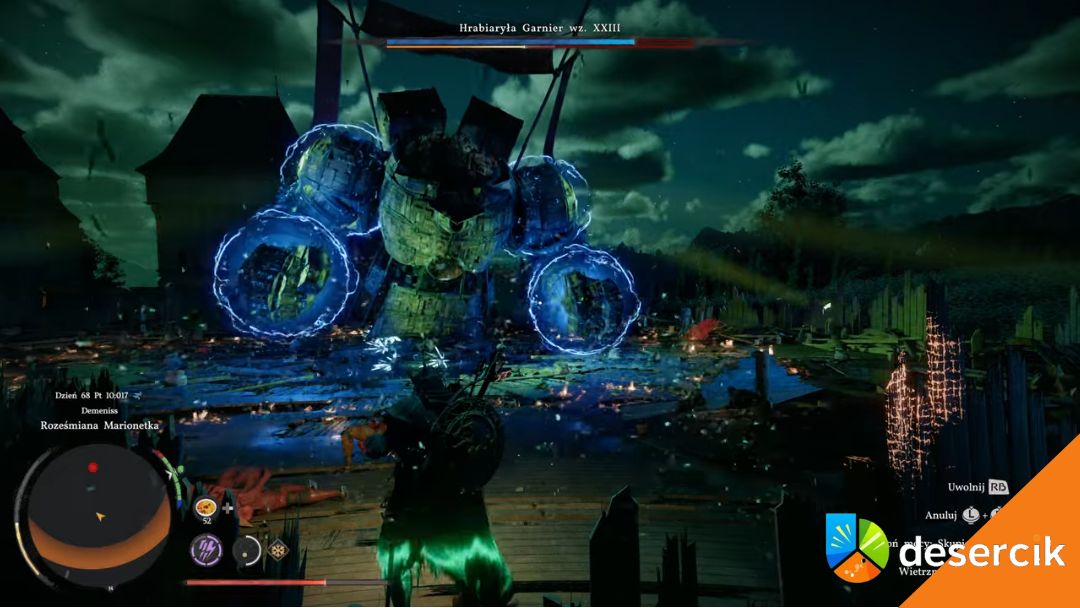Image resolution: width=1080 pixels, height=608 pixels.
Task: Activate the purple lightning claw ability
Action: (206, 549)
